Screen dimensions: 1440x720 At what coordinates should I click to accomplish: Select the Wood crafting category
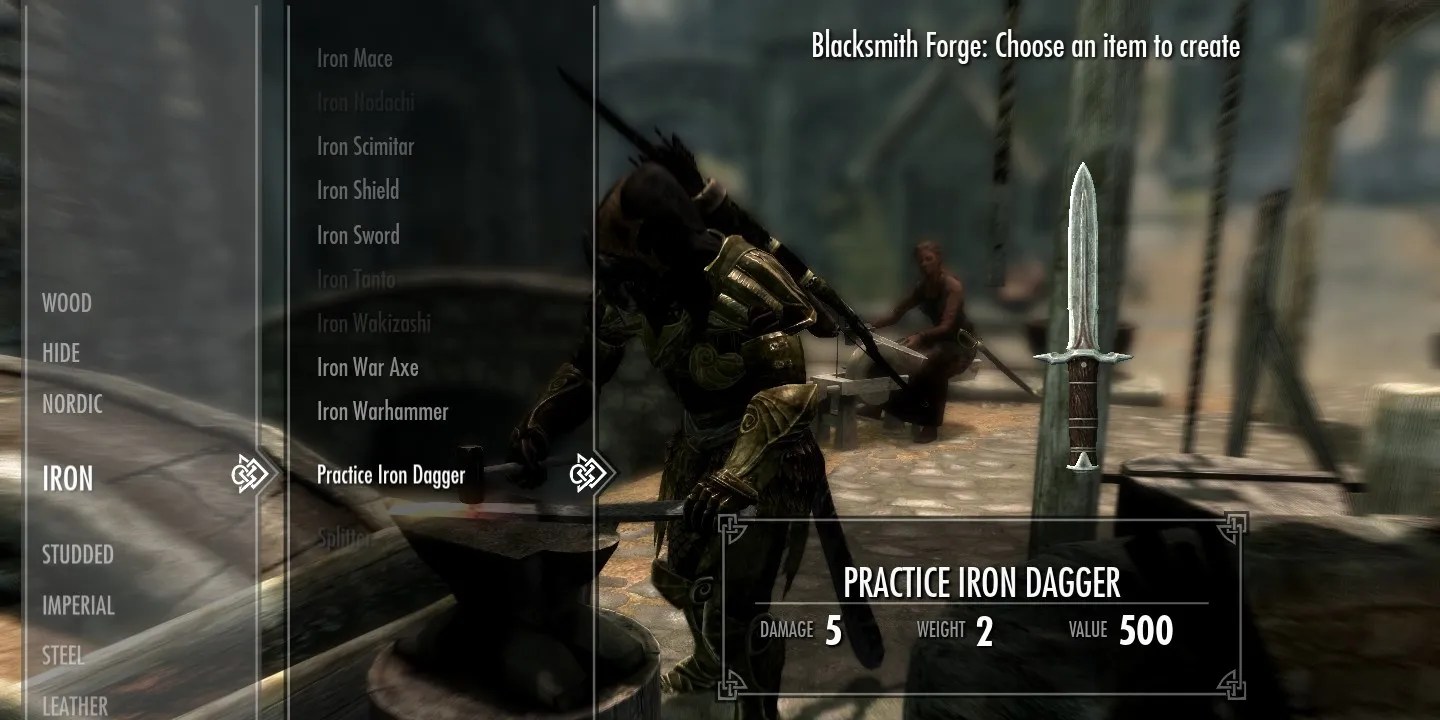[67, 303]
